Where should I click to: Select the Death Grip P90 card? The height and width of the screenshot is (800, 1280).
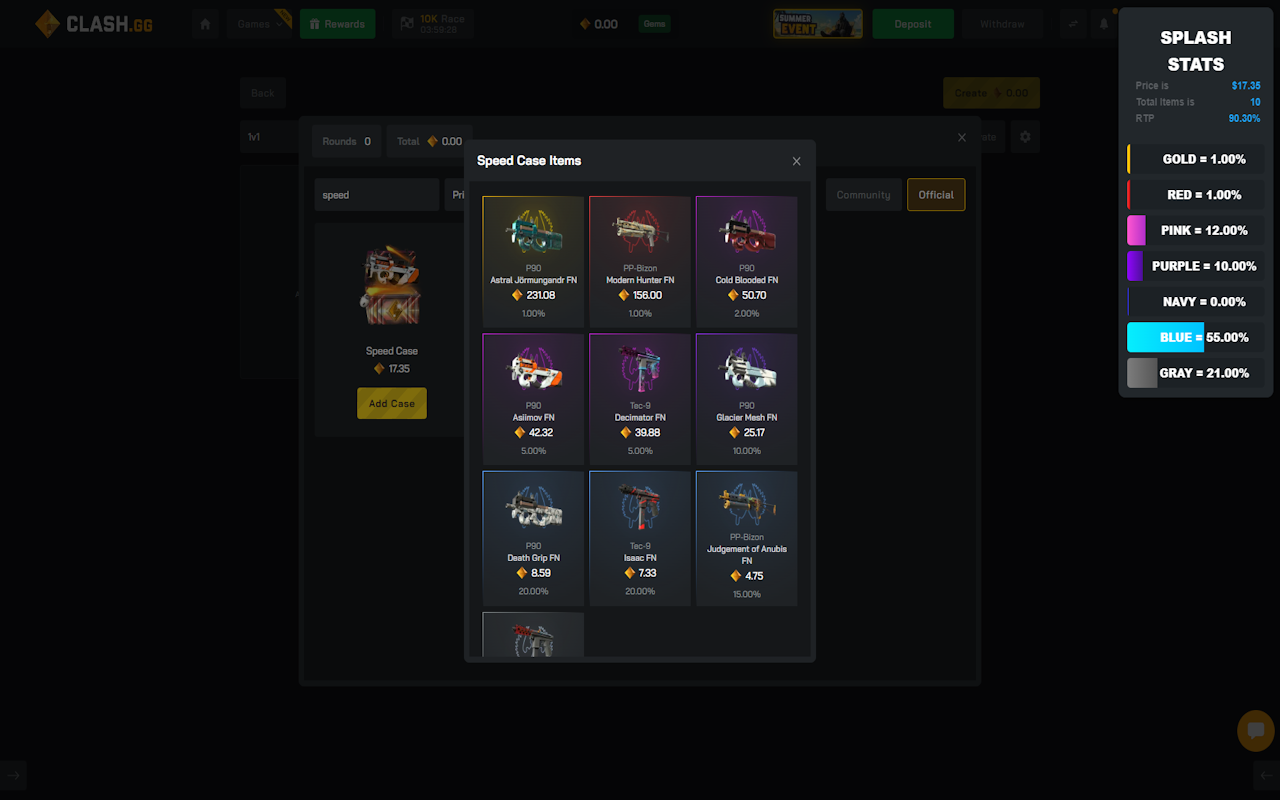533,537
